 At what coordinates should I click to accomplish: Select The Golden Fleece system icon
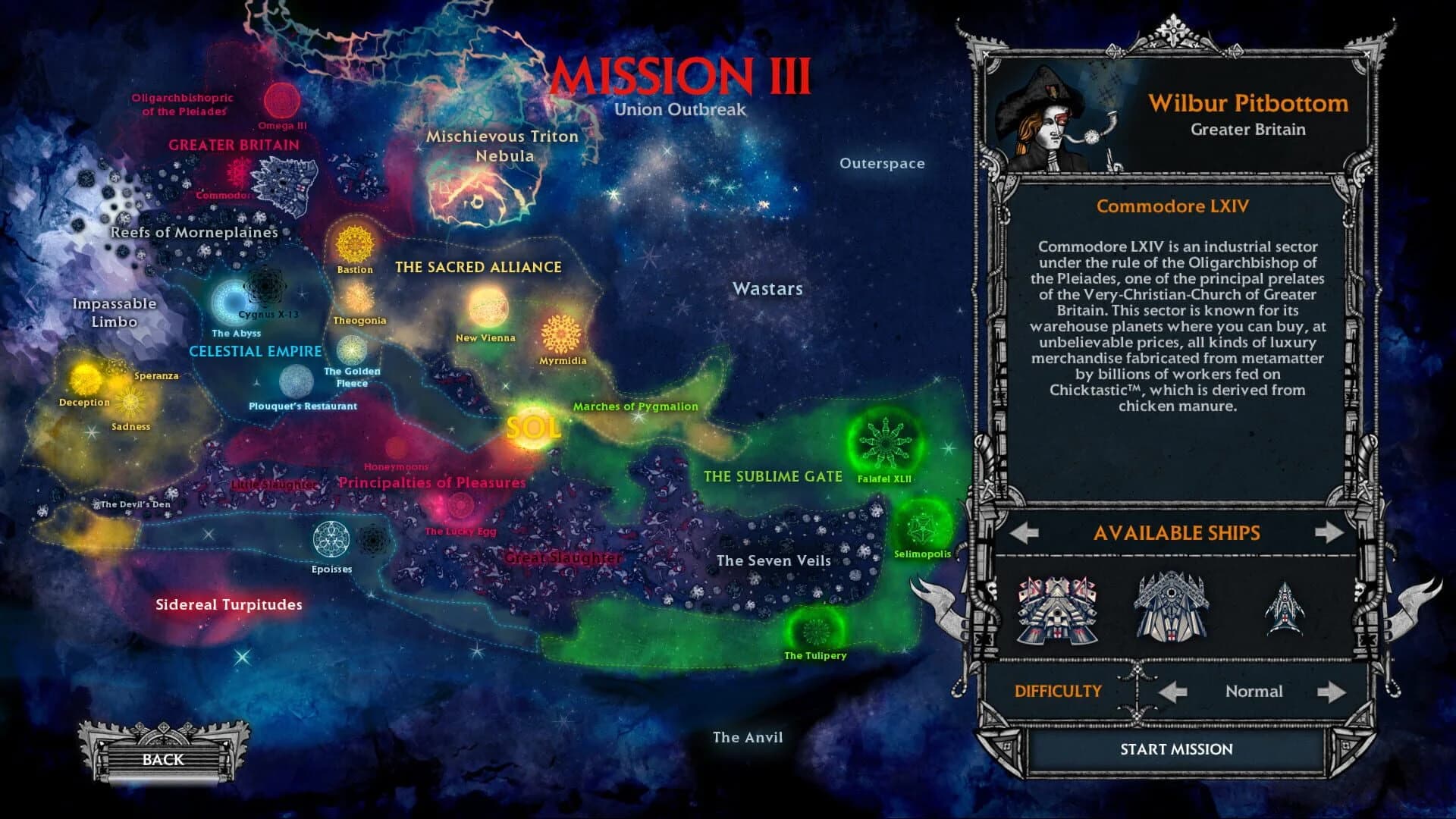click(351, 350)
